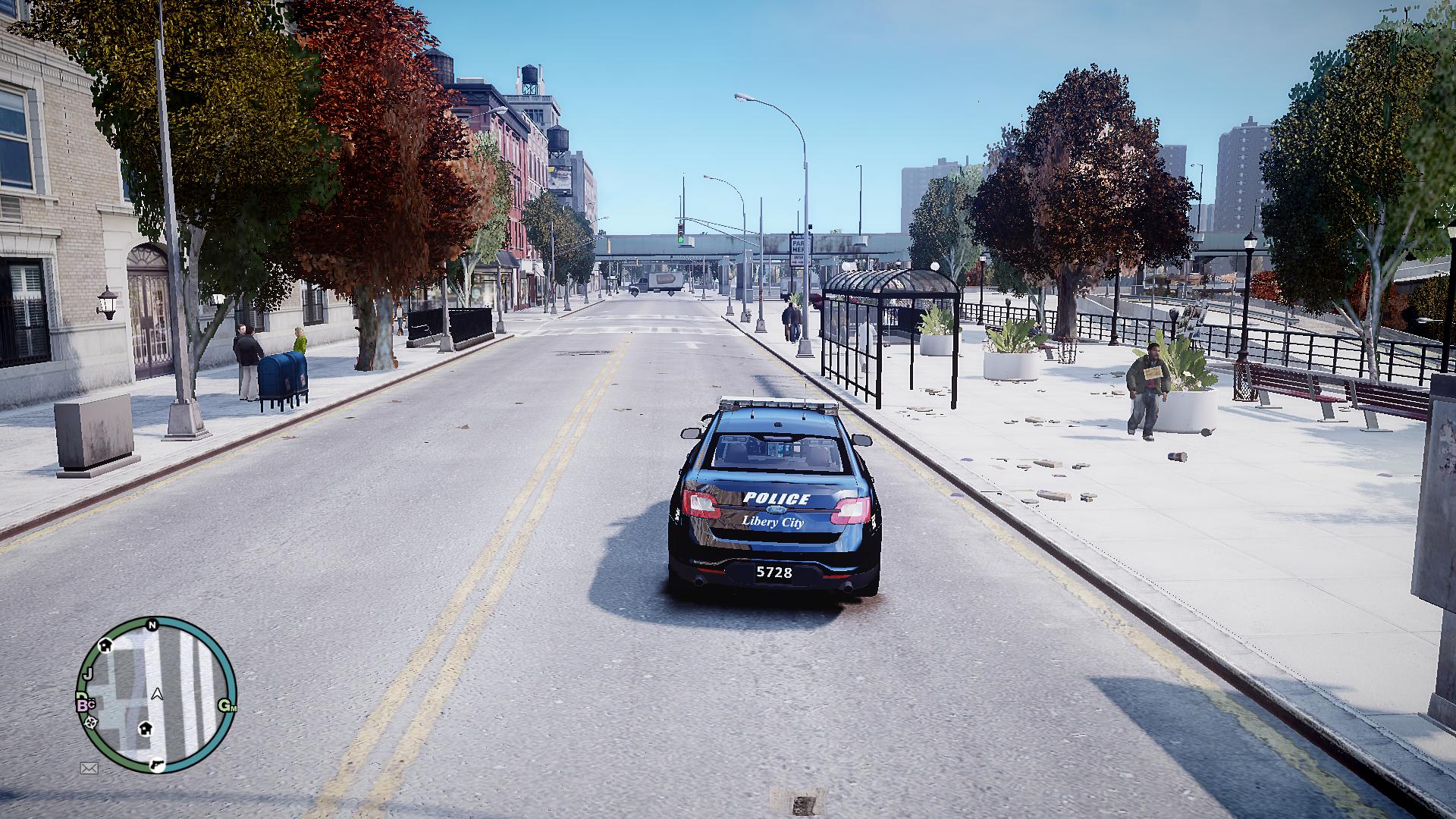The height and width of the screenshot is (819, 1456).
Task: Click the circular minimap radar
Action: [x=157, y=694]
